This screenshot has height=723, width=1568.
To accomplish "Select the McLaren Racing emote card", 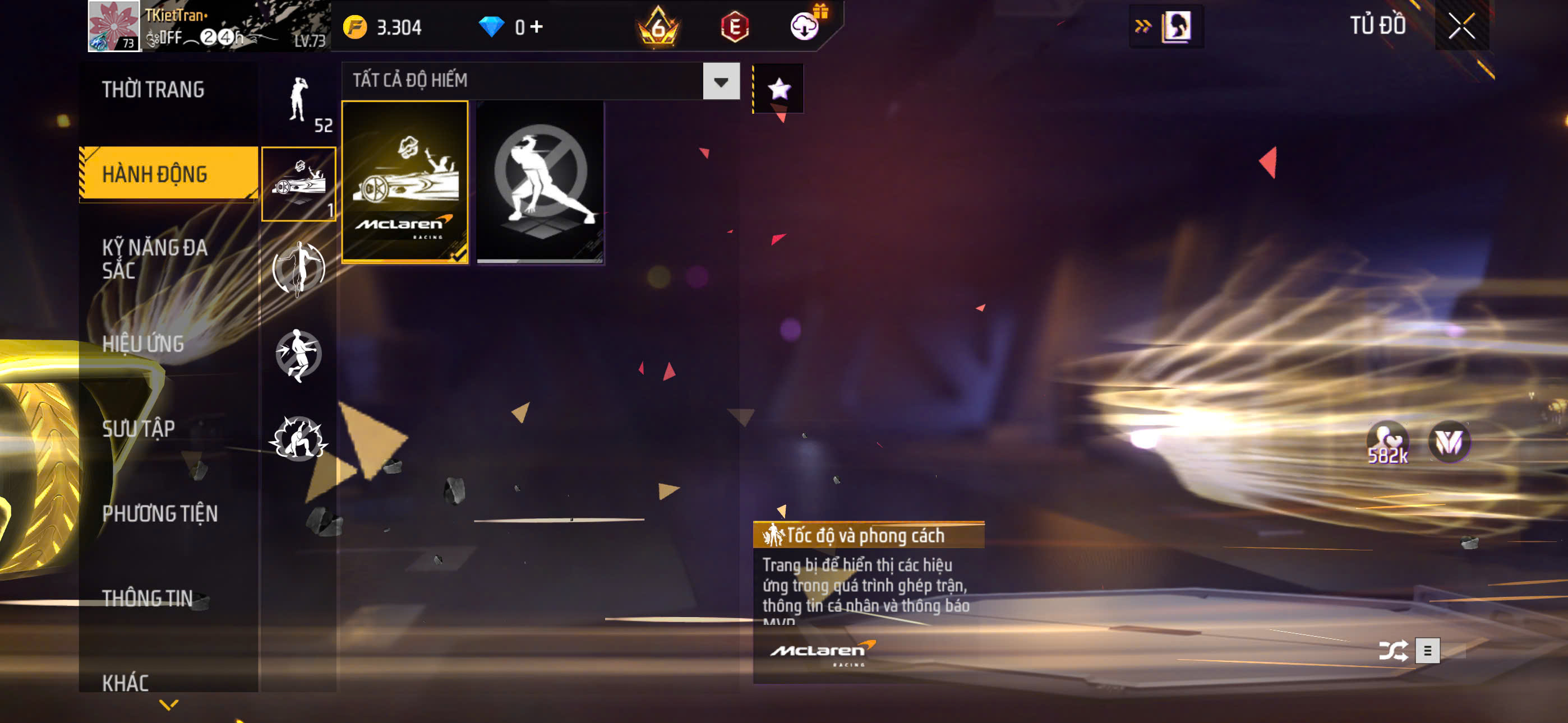I will point(405,182).
